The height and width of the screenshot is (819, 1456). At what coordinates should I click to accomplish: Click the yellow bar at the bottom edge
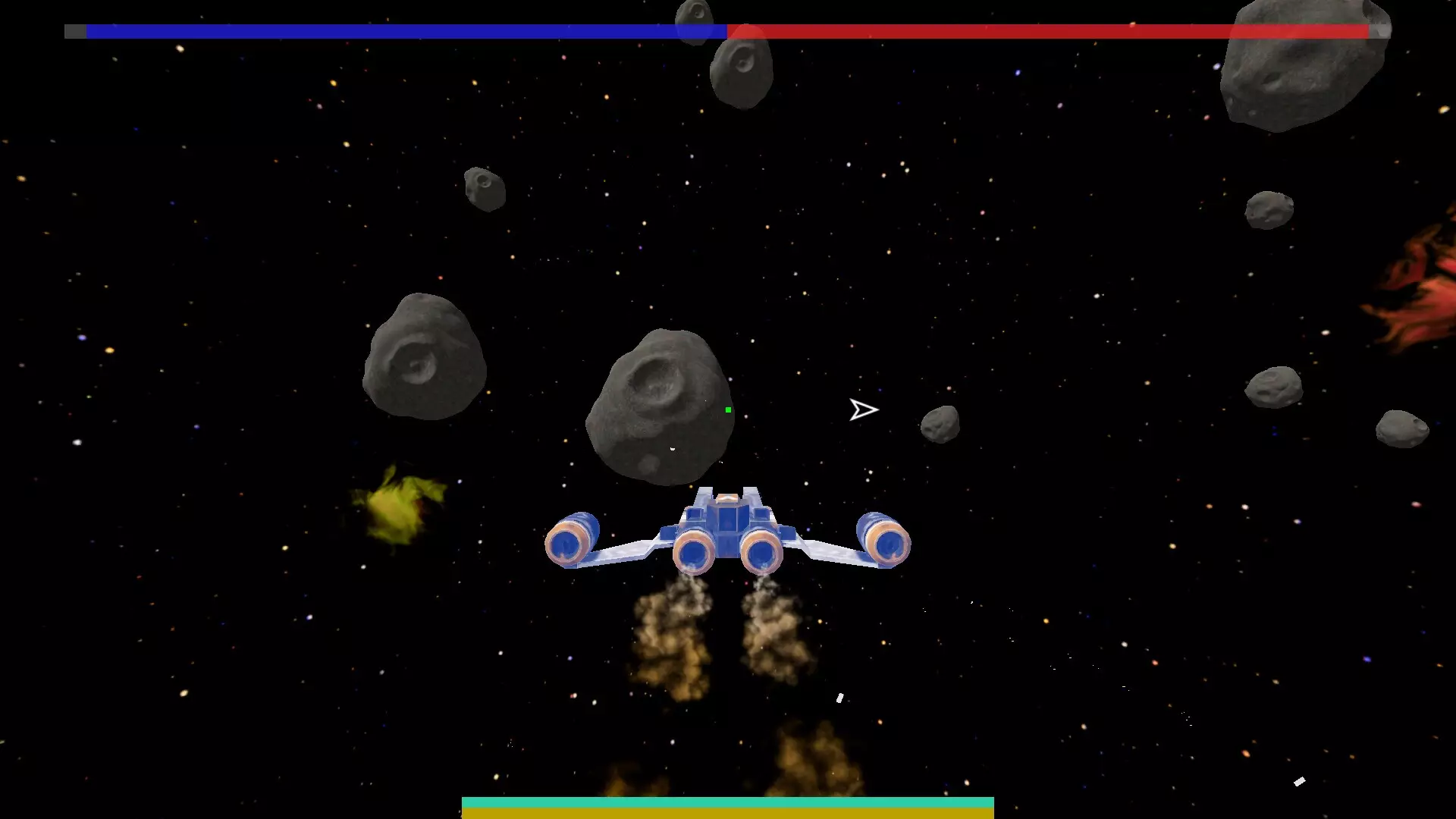pos(728,815)
